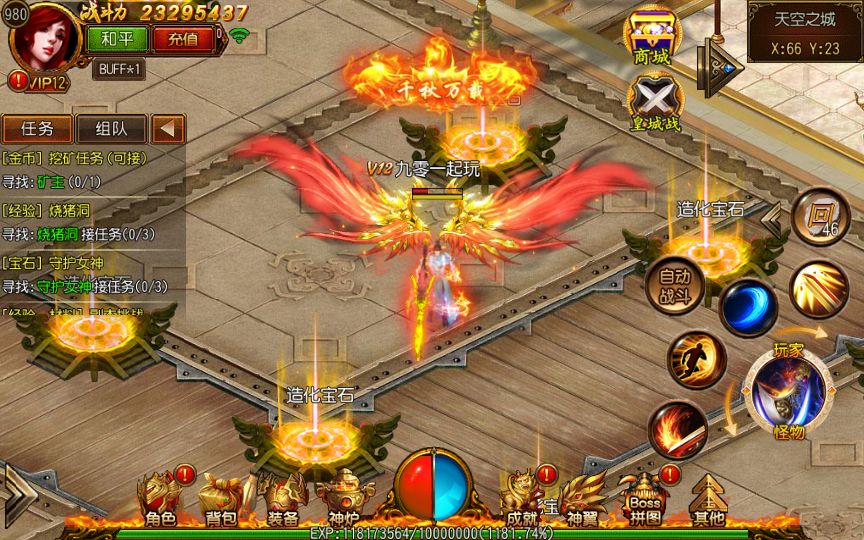Switch to the 任务 quest tab

click(37, 129)
